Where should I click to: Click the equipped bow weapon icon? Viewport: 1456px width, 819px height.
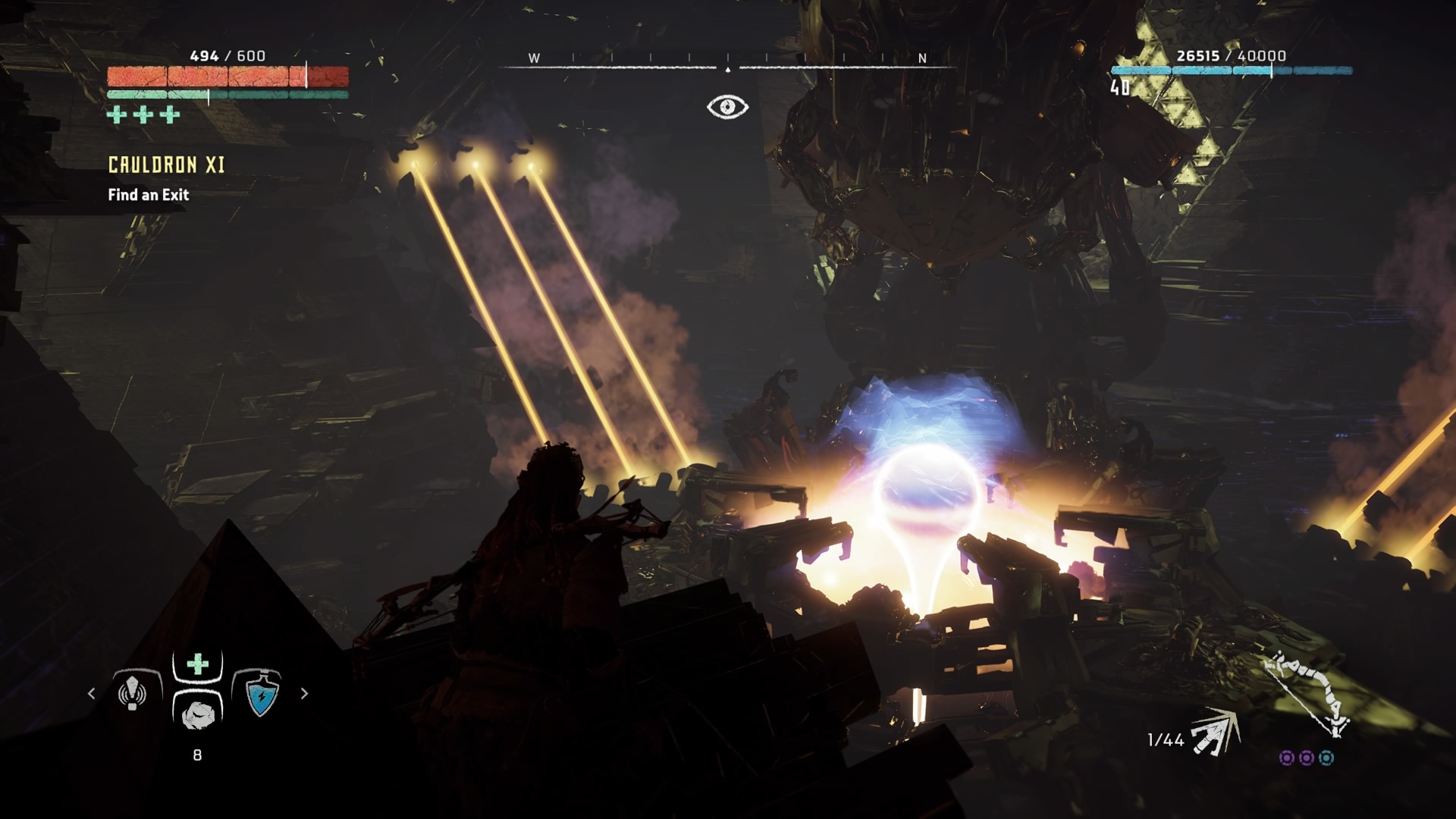click(1307, 694)
